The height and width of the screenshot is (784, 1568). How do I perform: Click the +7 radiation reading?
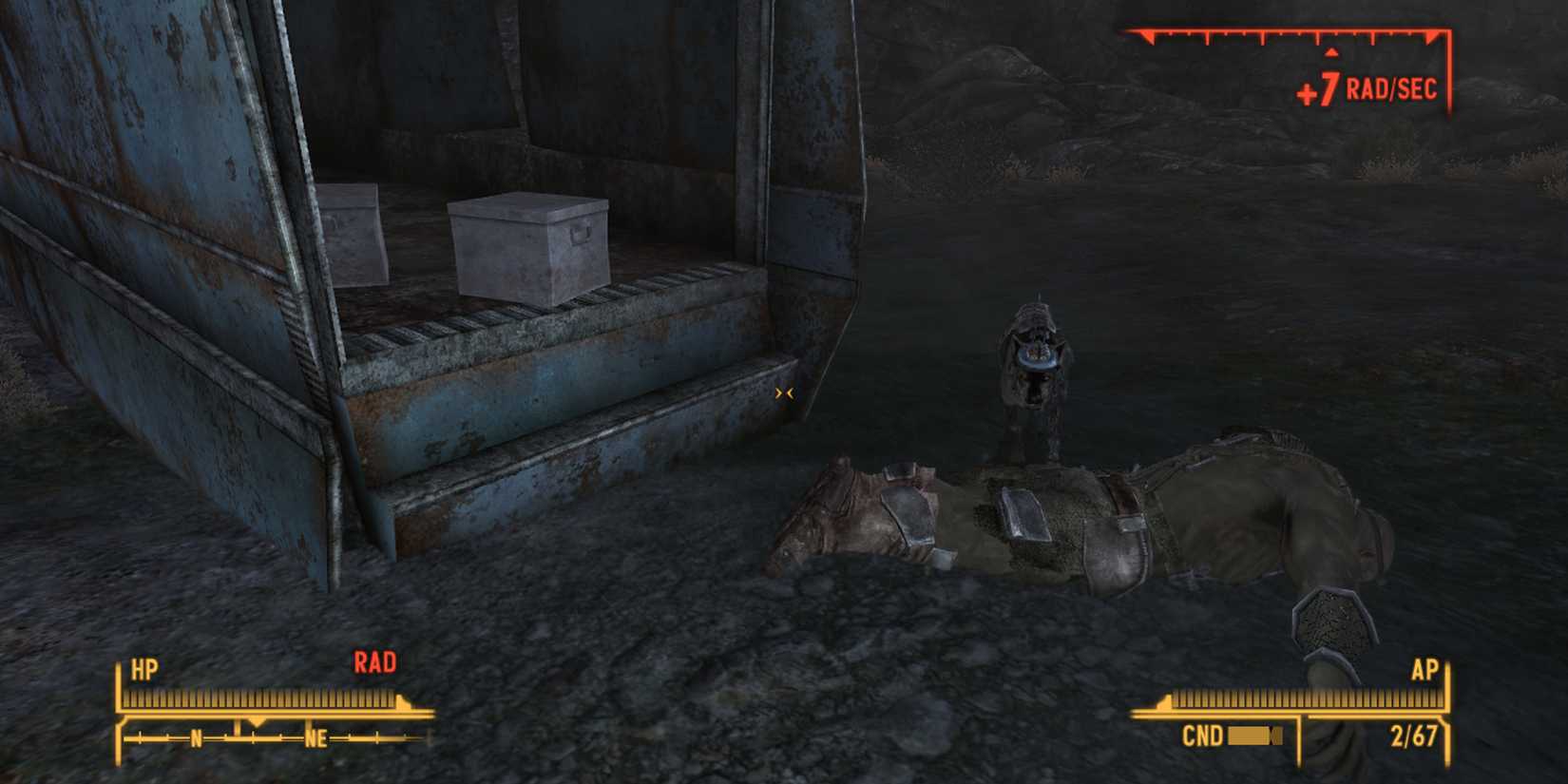click(1320, 90)
